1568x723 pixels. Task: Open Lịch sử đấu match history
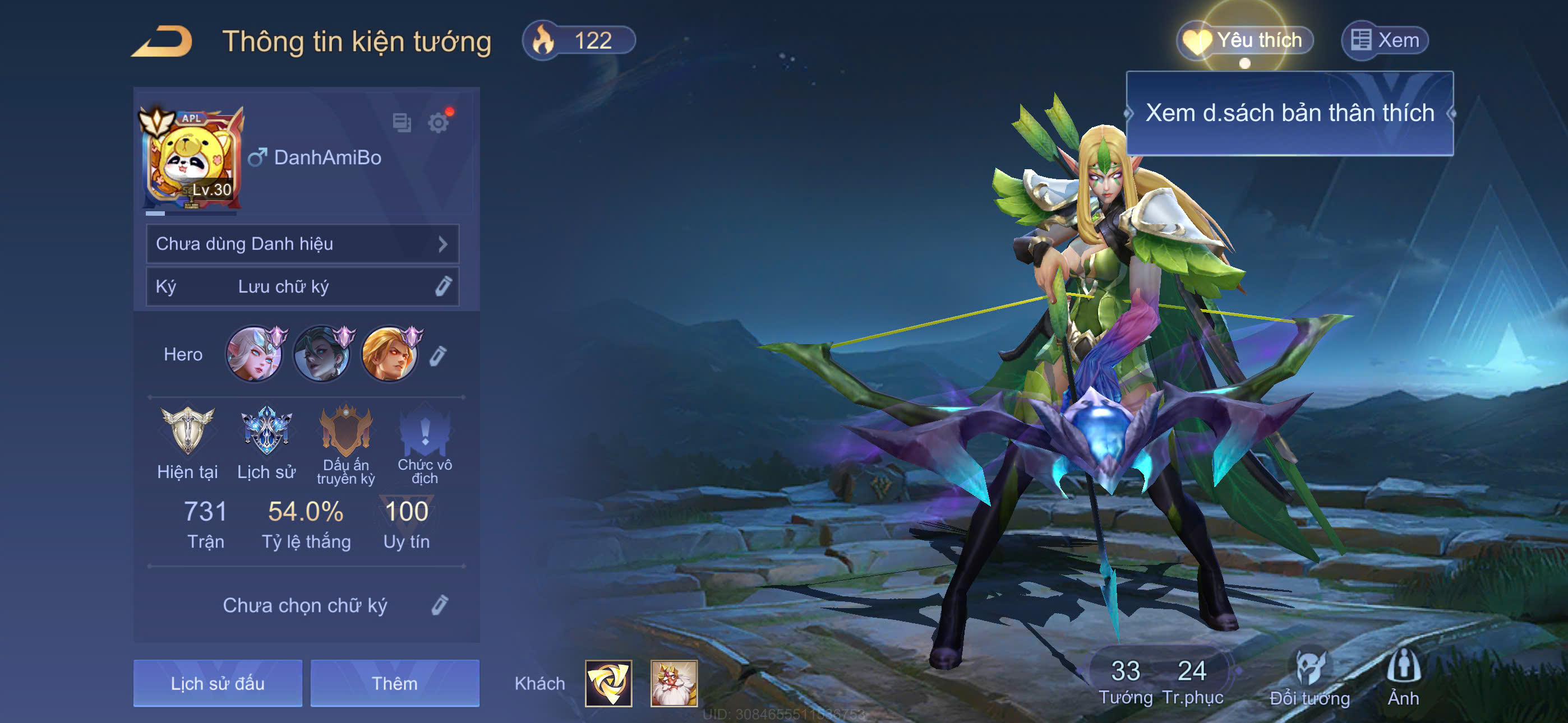pos(217,683)
